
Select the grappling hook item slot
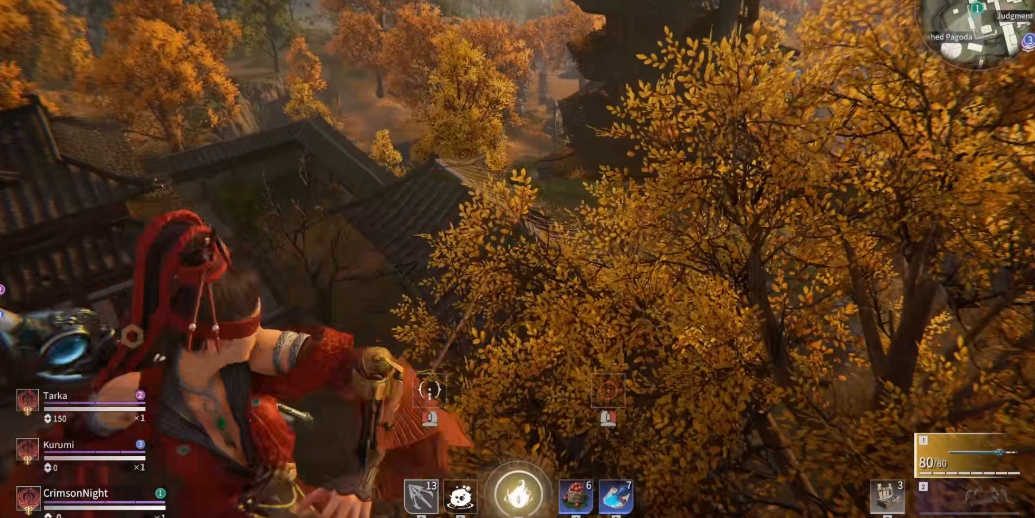coord(420,496)
